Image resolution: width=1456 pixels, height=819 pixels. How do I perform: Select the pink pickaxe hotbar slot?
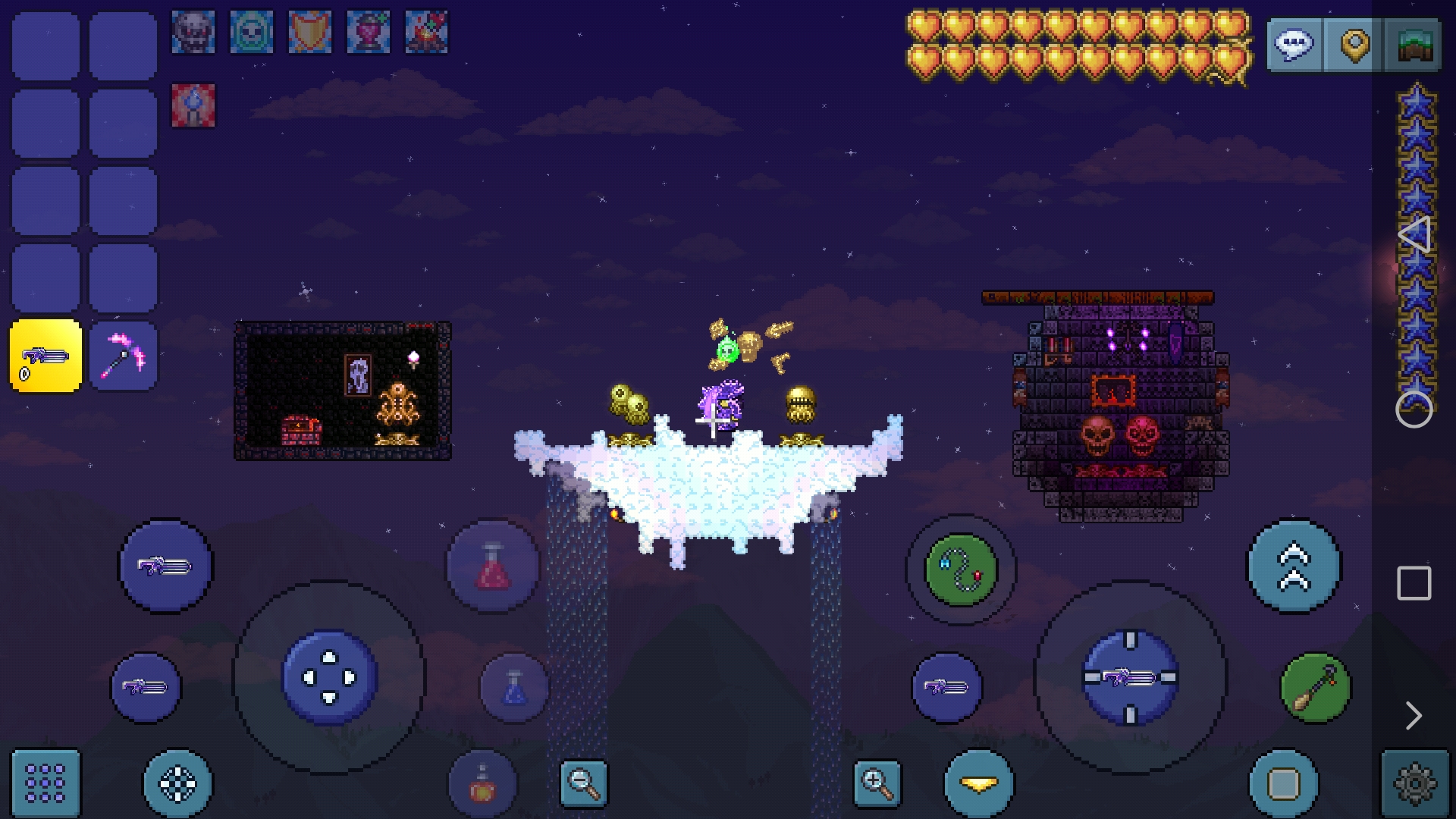tap(124, 356)
